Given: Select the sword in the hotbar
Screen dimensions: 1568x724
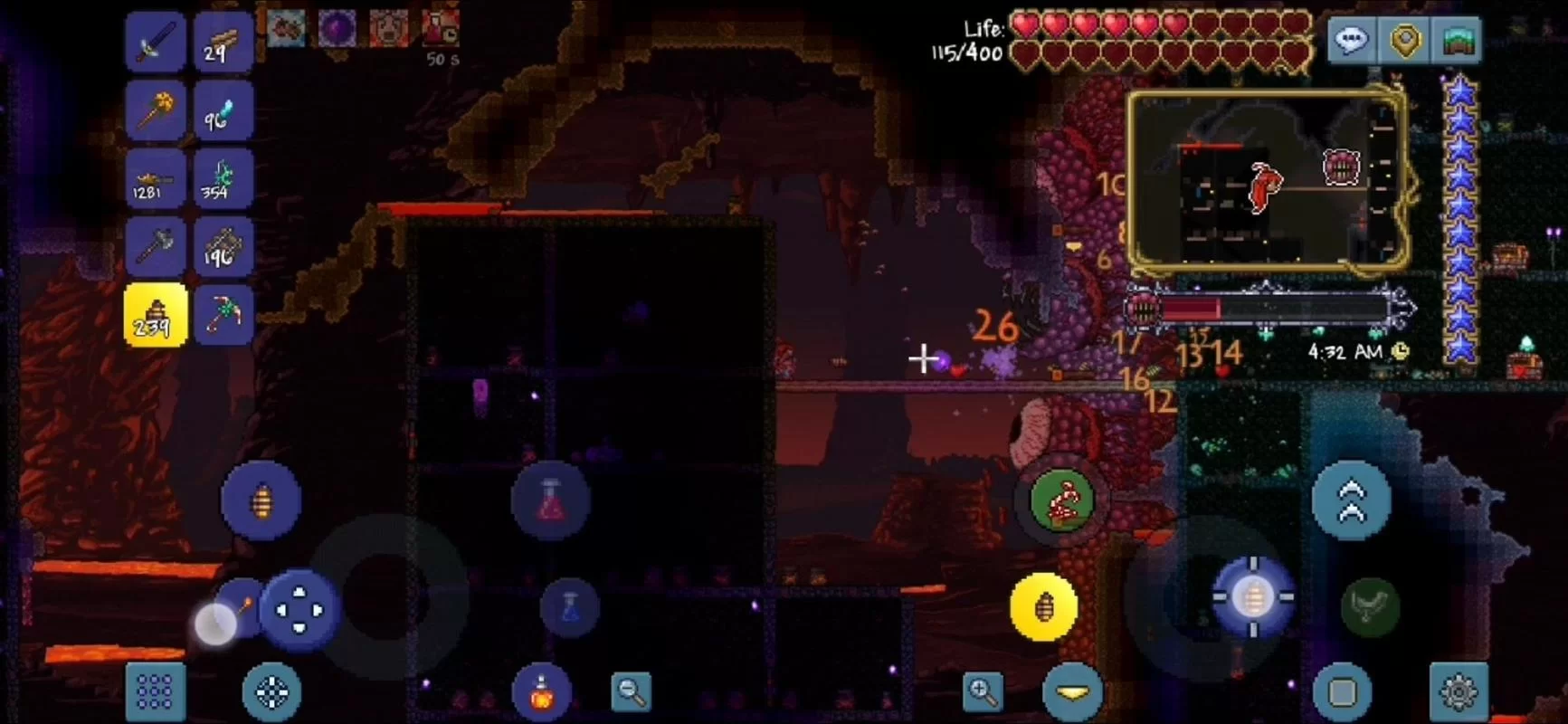Looking at the screenshot, I should pyautogui.click(x=156, y=42).
